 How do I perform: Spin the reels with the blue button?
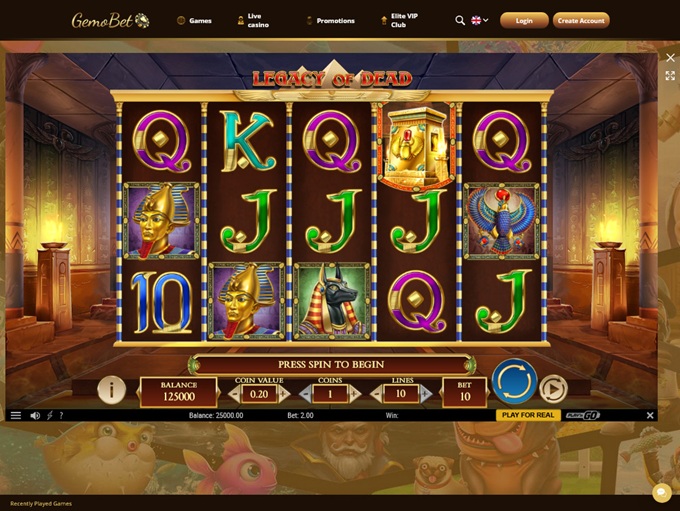[x=514, y=381]
